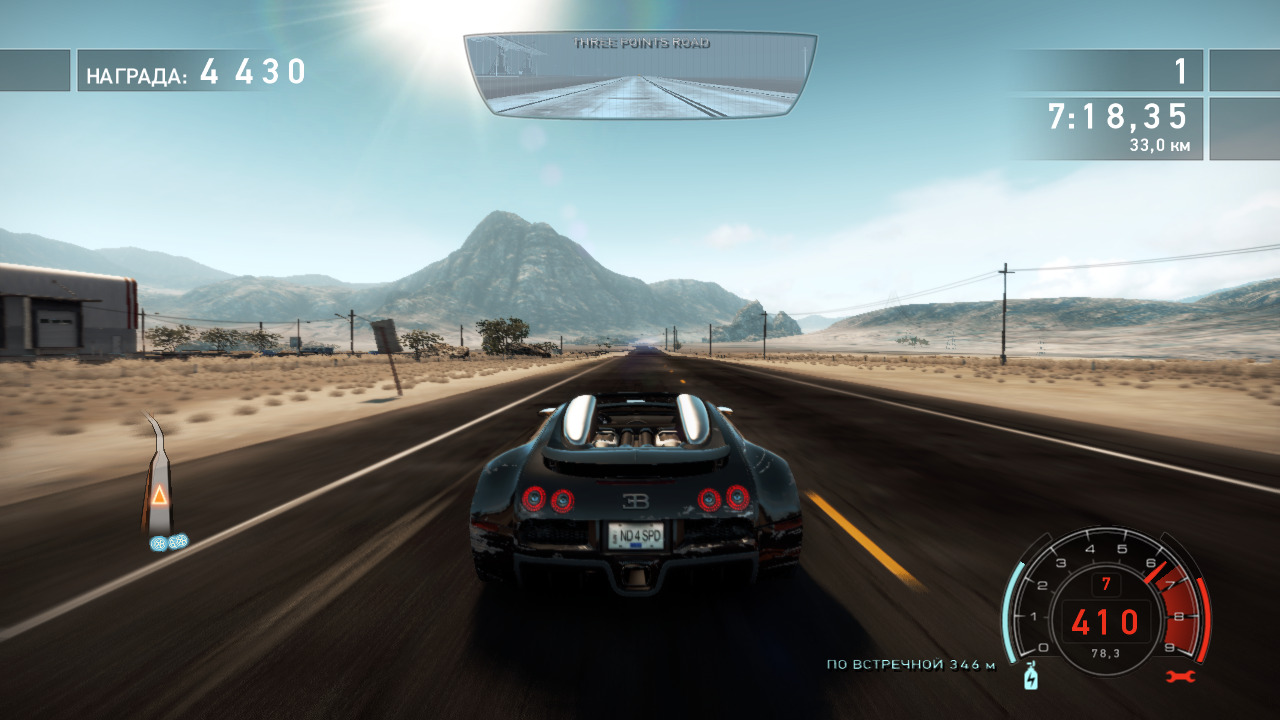Click the speedometer gauge dial

(x=1105, y=600)
